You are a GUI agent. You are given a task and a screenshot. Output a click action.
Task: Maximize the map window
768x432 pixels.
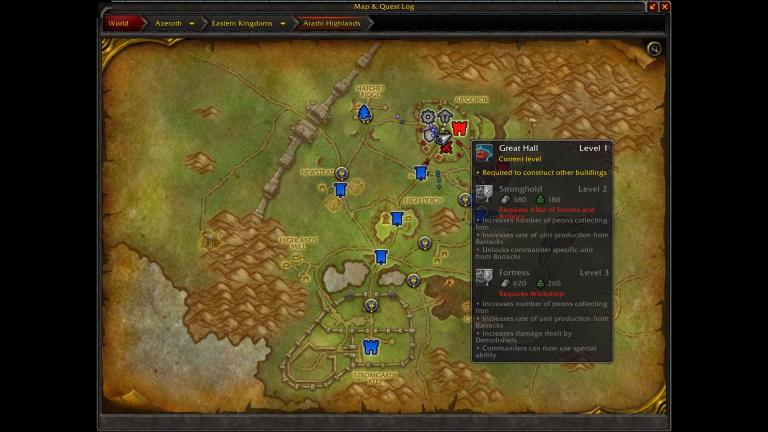click(653, 7)
